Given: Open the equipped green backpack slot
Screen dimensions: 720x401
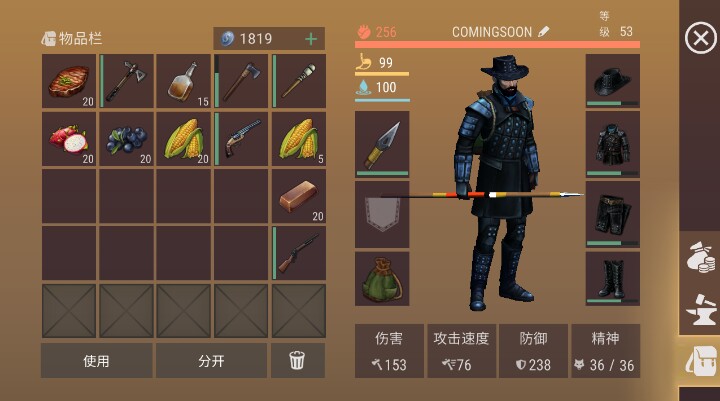Looking at the screenshot, I should point(382,278).
